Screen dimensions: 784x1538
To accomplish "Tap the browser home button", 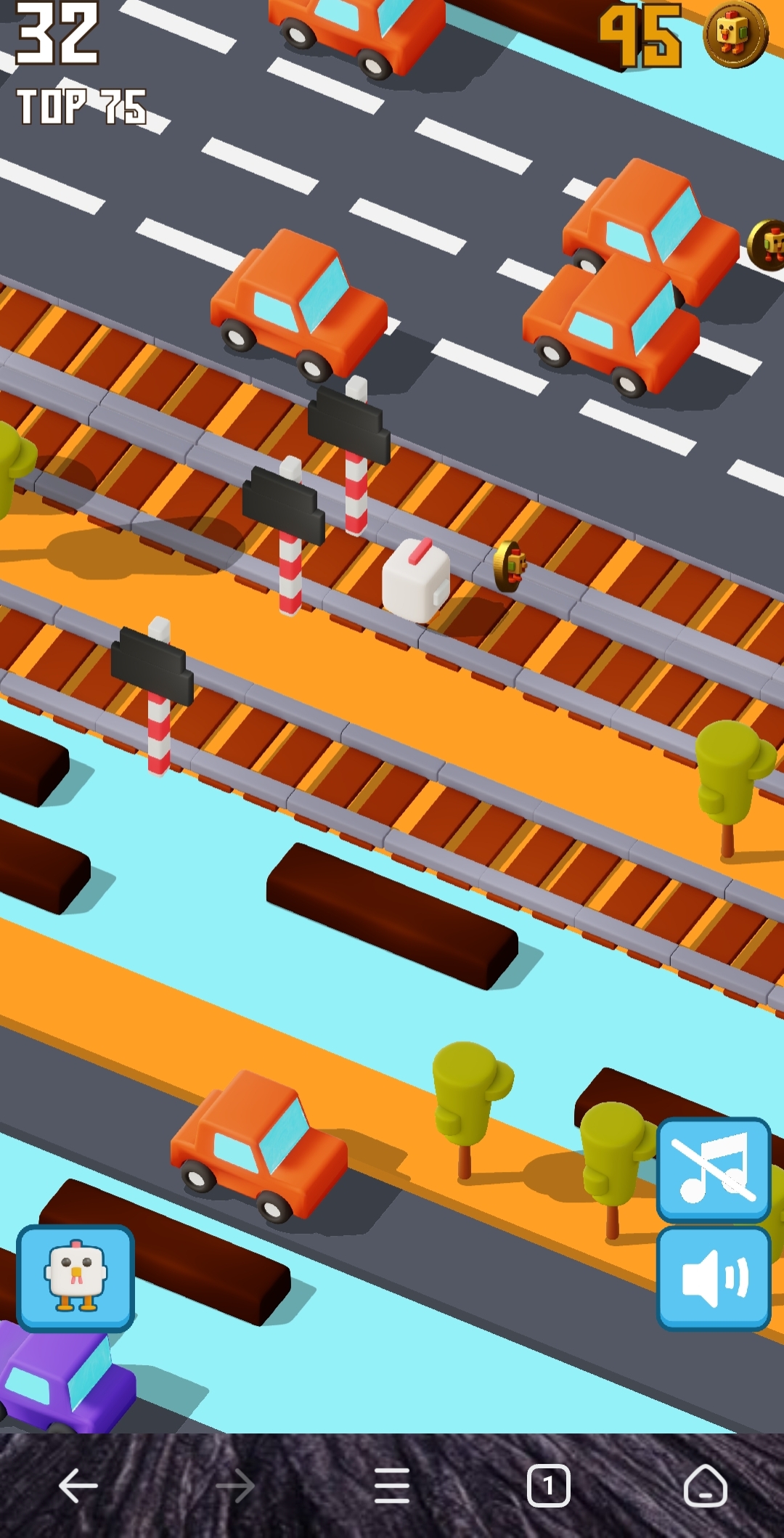I will click(704, 1486).
